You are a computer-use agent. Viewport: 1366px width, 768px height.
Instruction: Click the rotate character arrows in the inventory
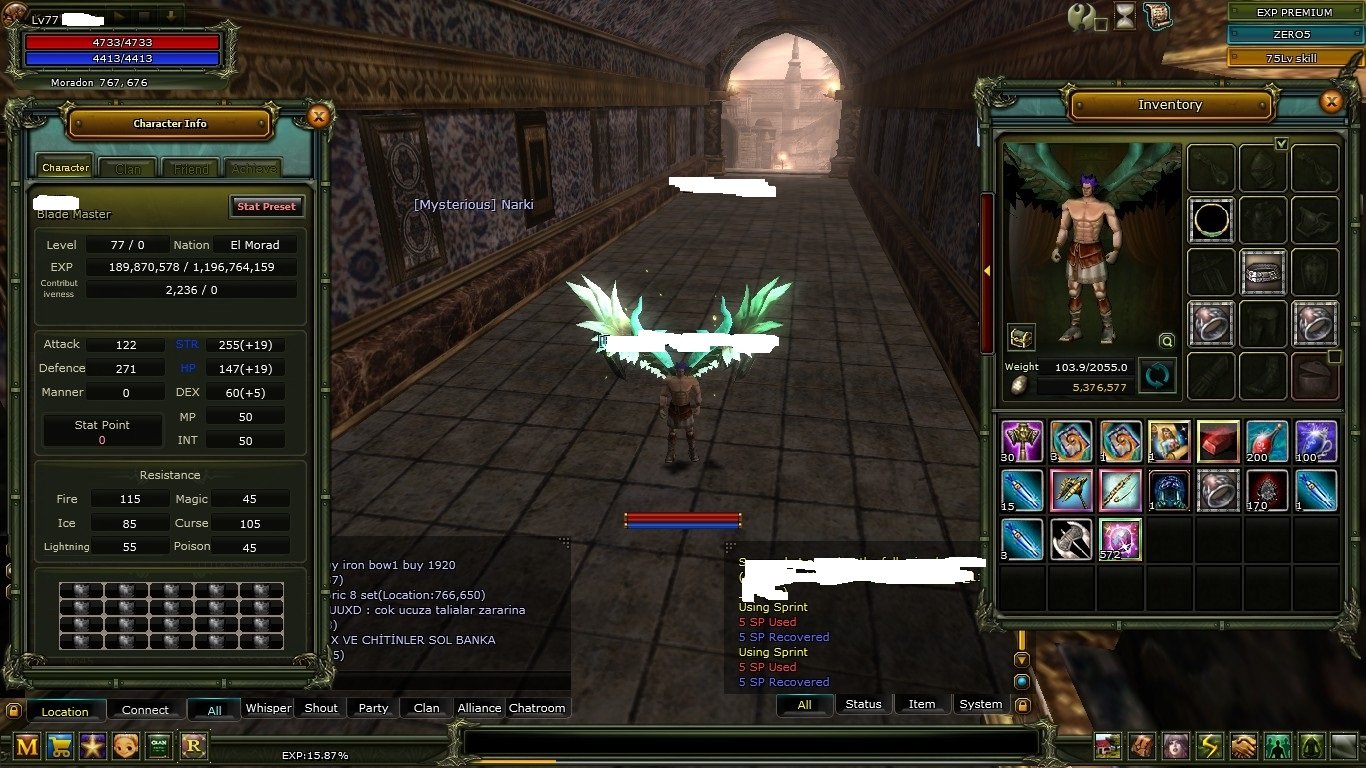tap(1157, 376)
